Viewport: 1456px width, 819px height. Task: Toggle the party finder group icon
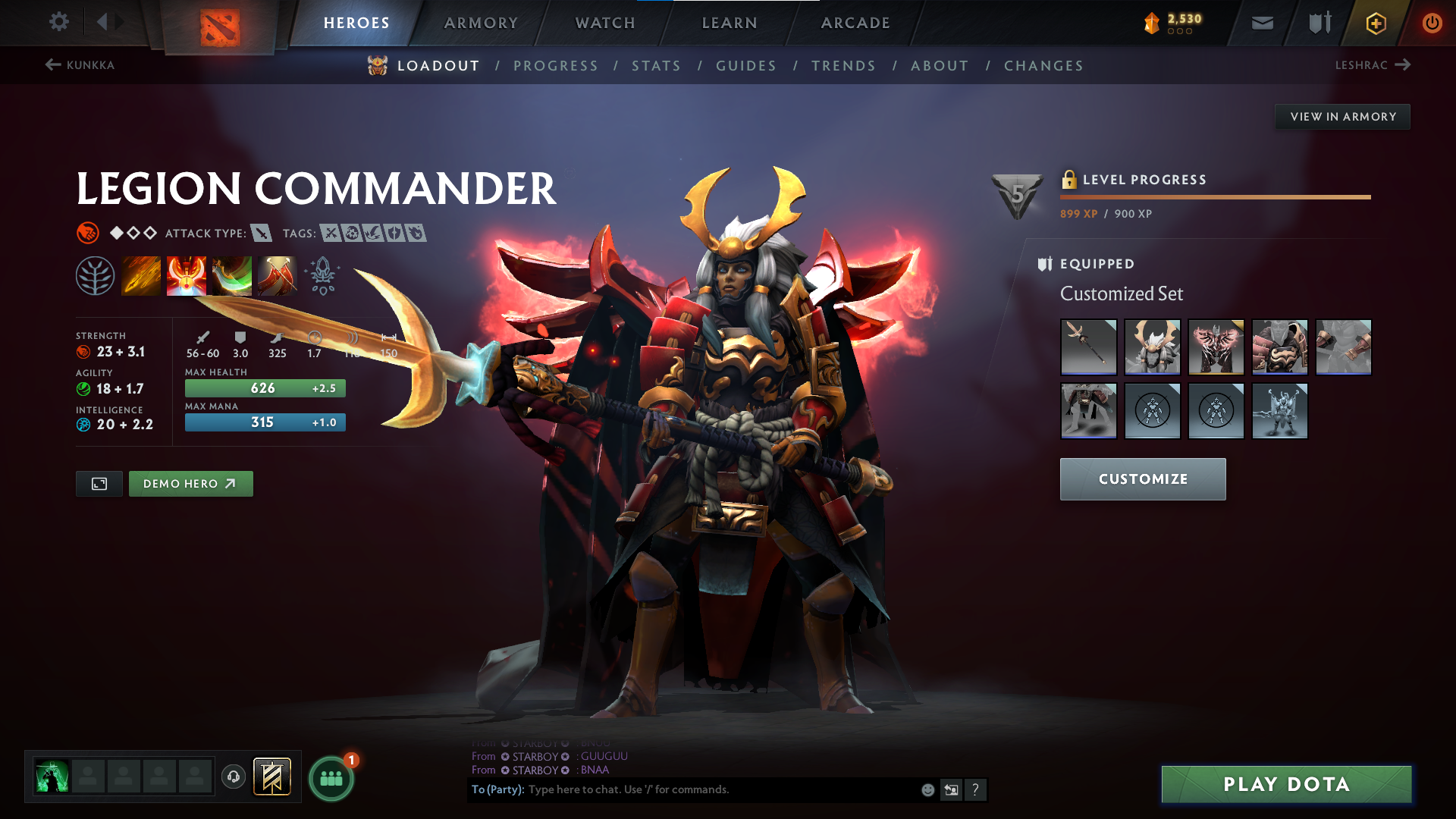(331, 776)
